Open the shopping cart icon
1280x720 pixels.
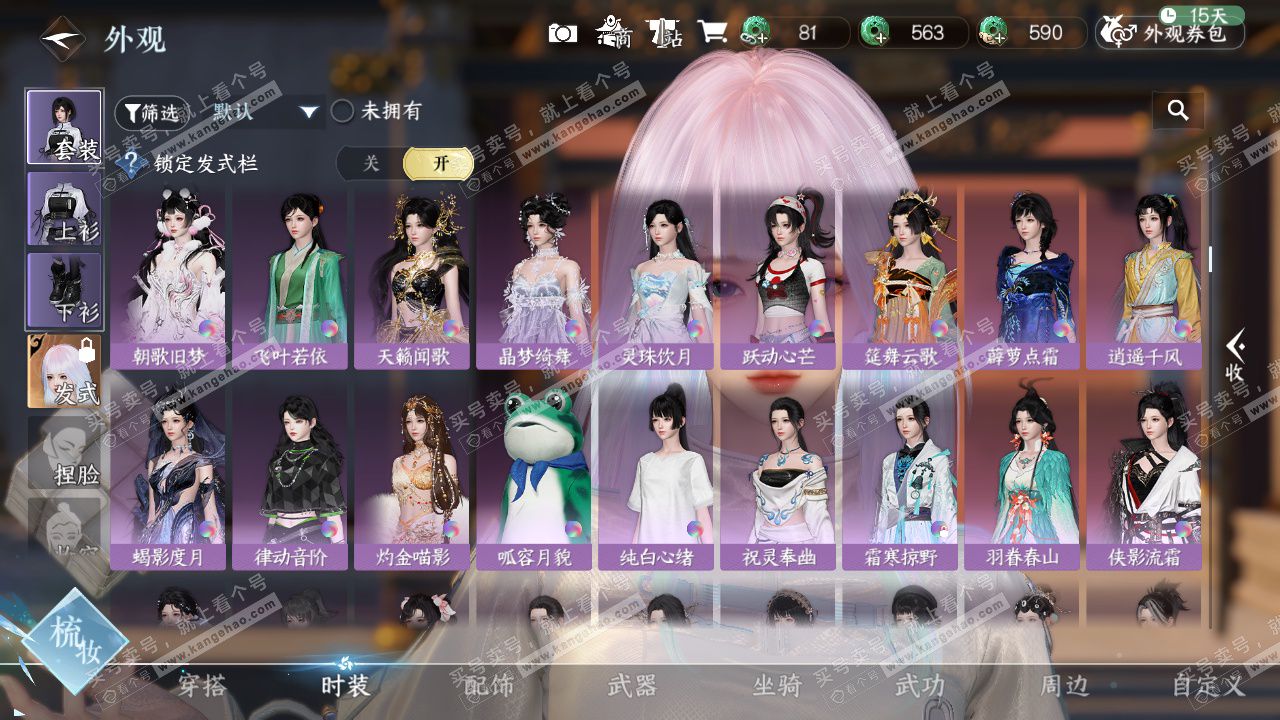[x=712, y=32]
